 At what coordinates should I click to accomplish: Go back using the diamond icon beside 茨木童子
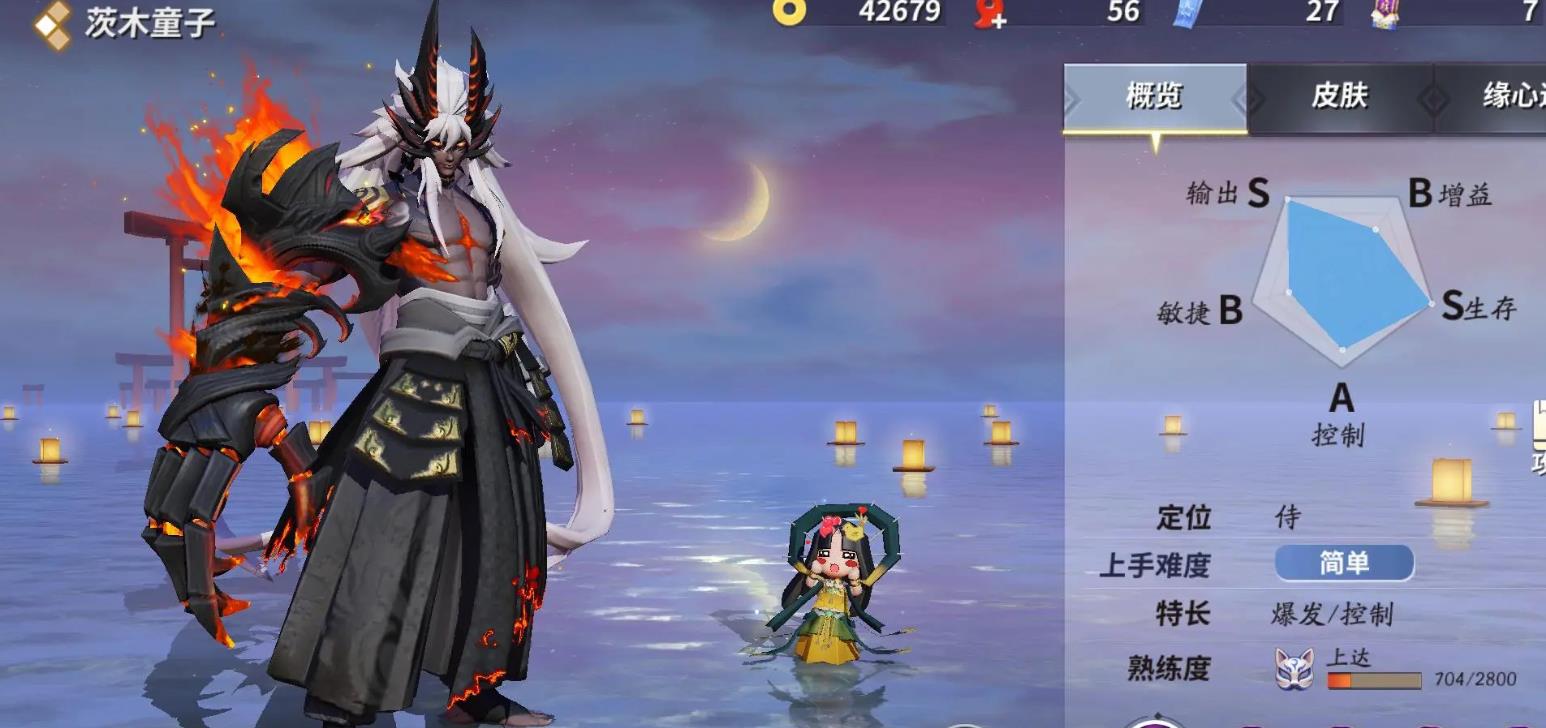point(52,24)
